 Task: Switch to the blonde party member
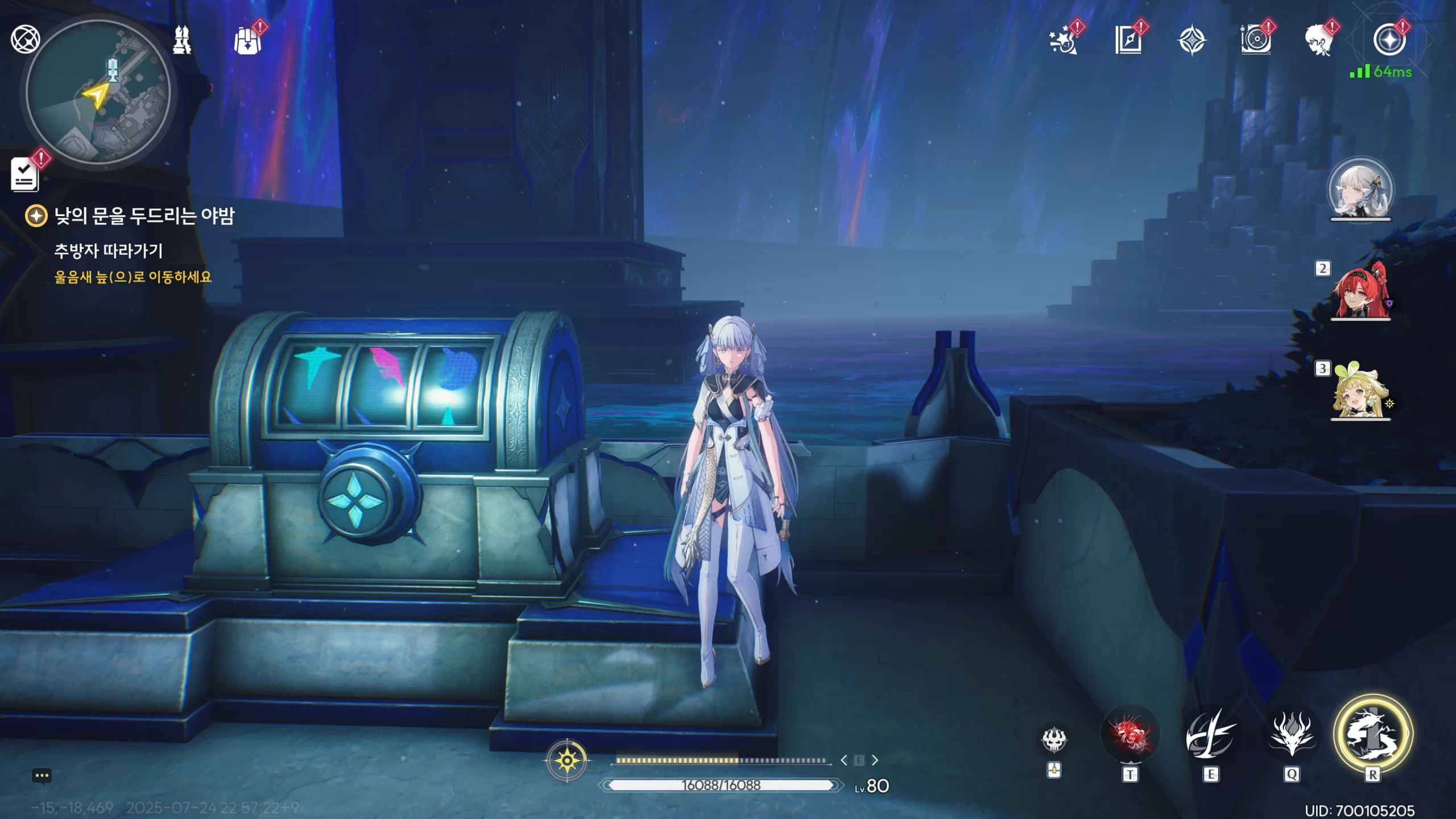[x=1360, y=392]
